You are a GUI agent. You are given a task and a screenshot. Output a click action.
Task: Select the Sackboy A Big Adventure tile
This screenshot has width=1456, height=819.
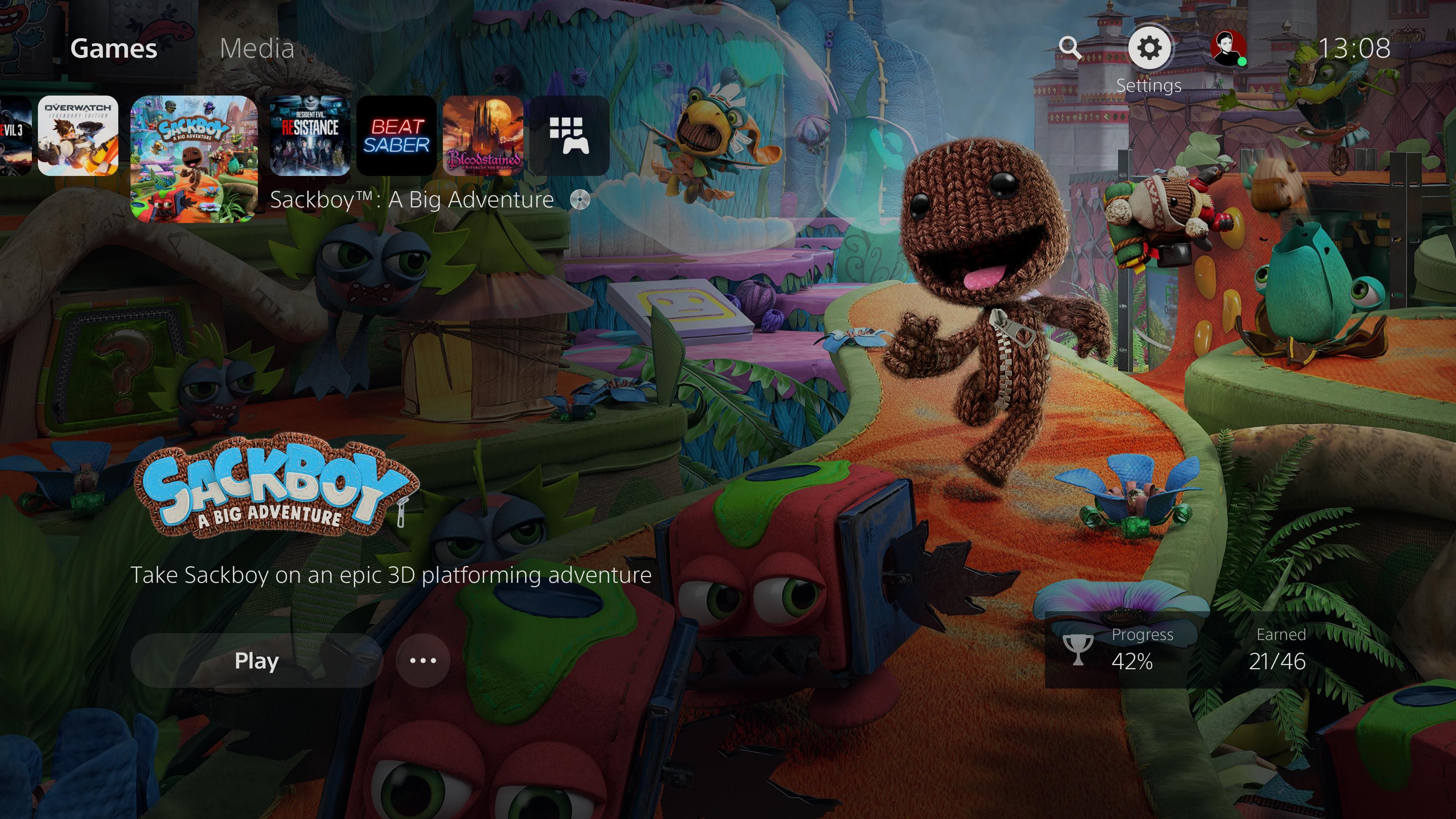click(x=194, y=159)
